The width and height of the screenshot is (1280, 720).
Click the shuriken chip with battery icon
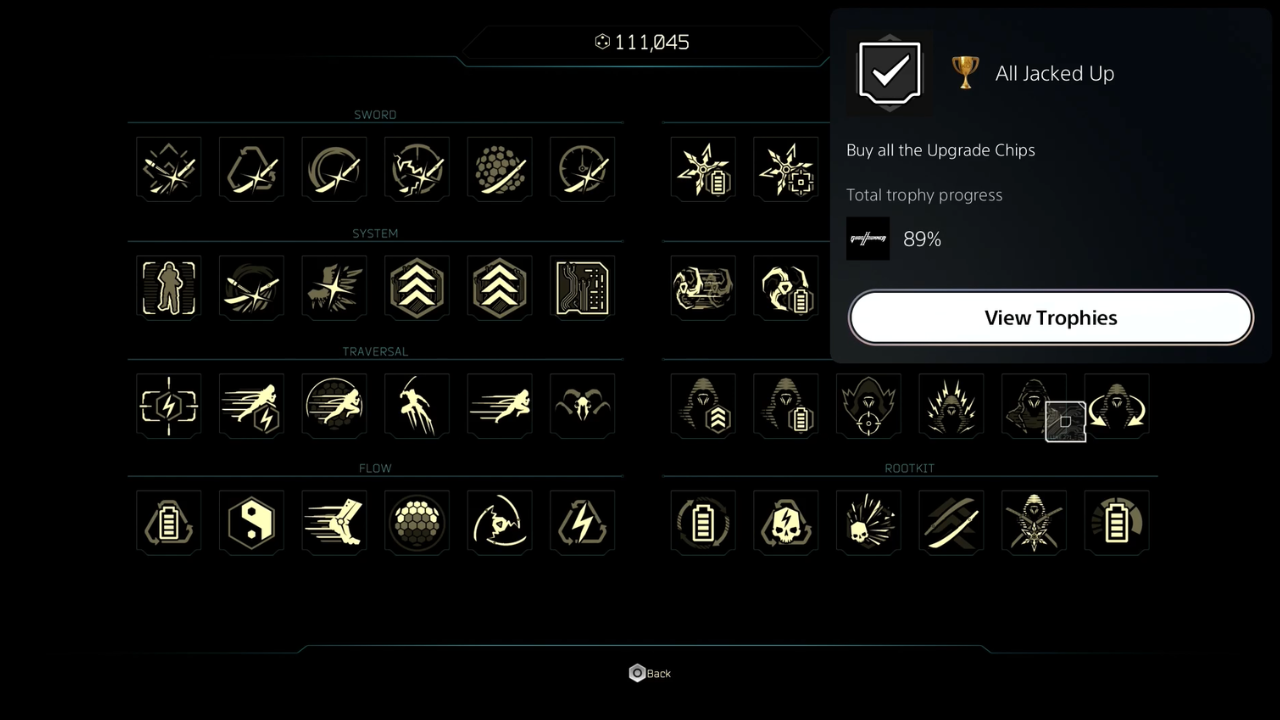(702, 168)
